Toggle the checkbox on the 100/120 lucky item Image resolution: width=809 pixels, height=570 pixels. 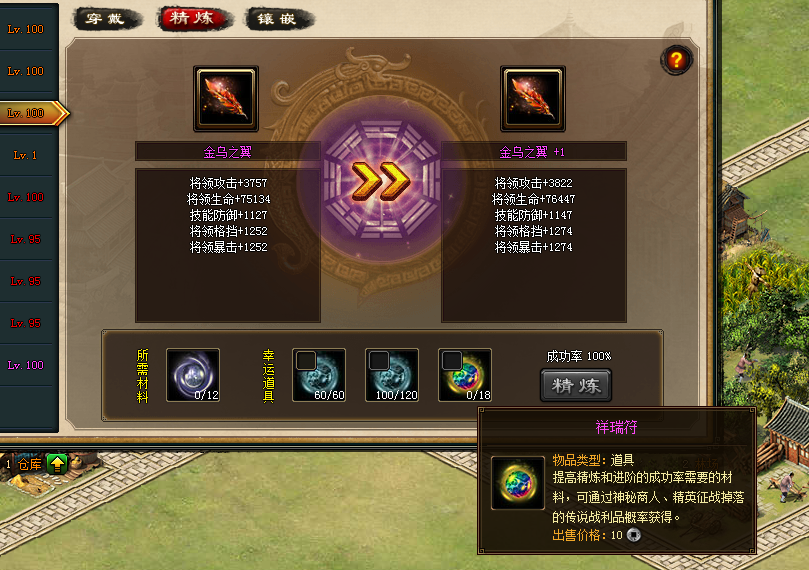pos(379,360)
